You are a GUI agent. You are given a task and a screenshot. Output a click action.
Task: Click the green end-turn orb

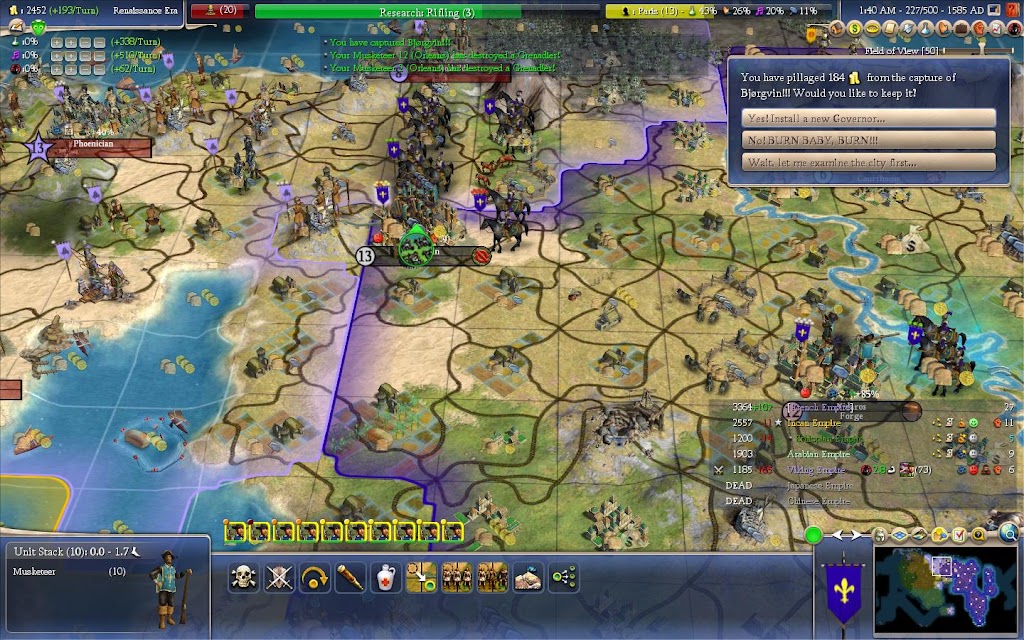click(x=813, y=535)
